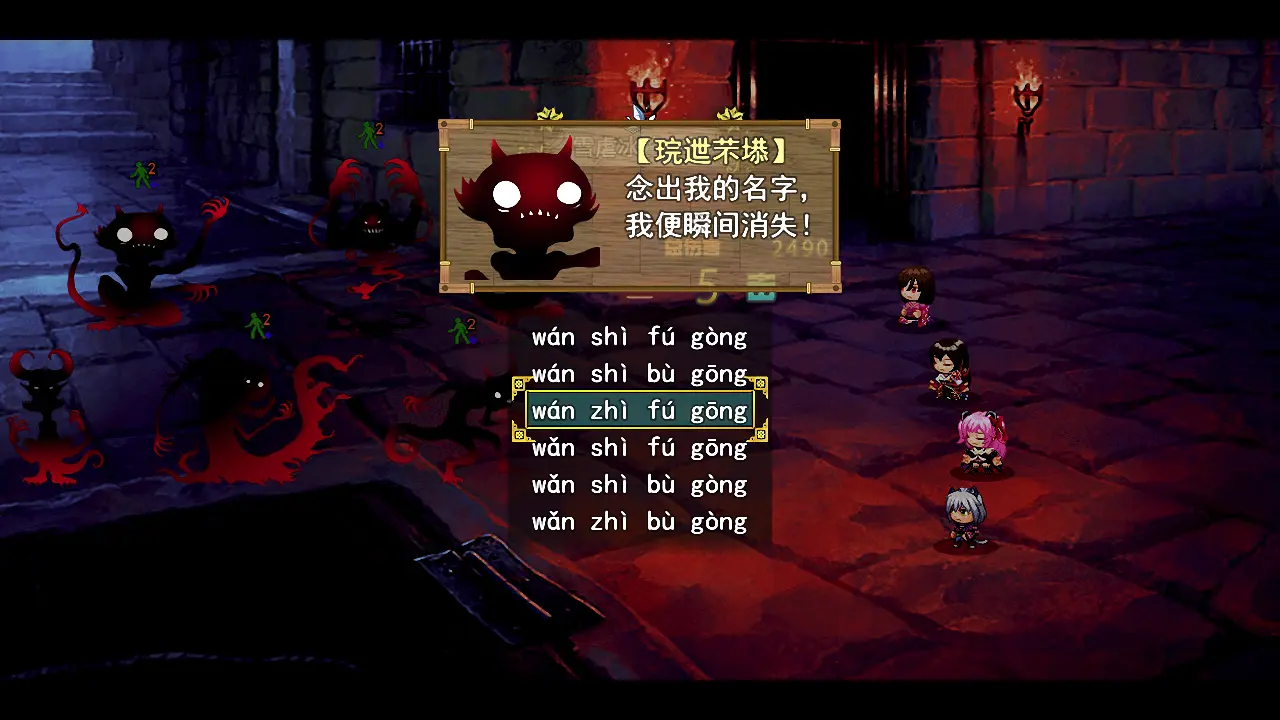The image size is (1280, 720).
Task: Choose the pinyin option wán shì fú gòng
Action: coord(637,337)
